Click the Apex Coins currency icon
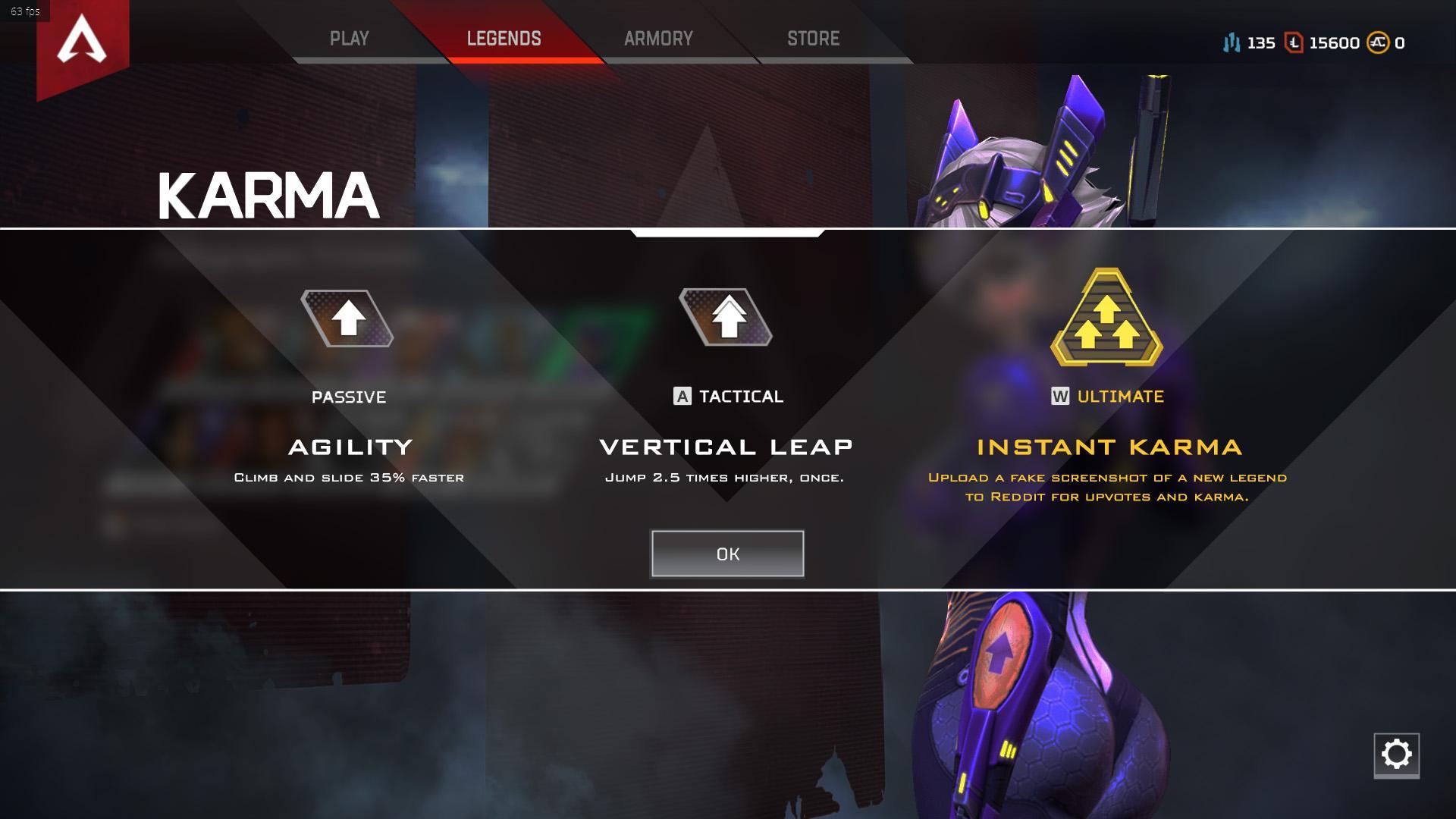 click(1380, 43)
